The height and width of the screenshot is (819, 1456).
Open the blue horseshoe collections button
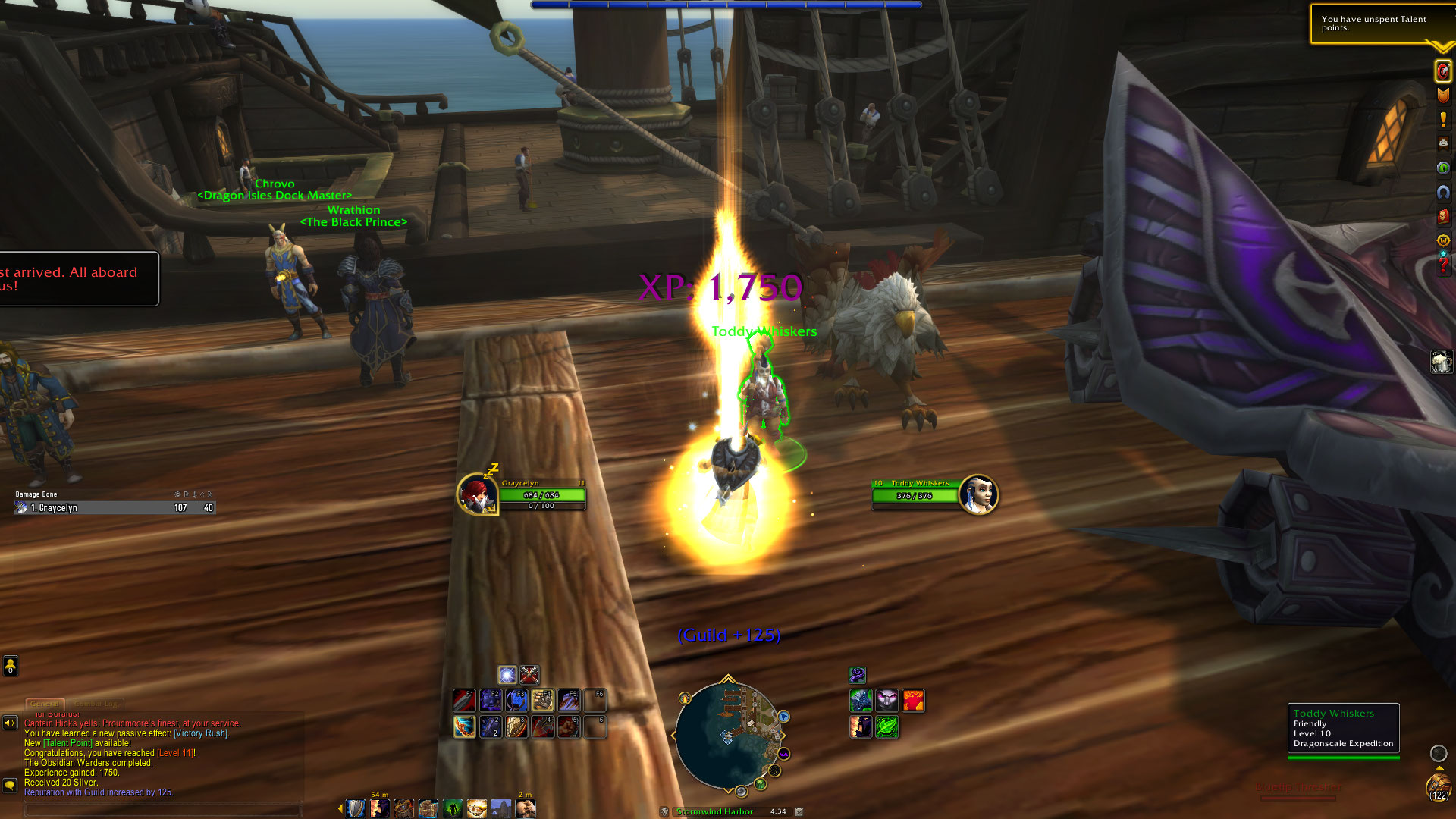[x=1442, y=193]
